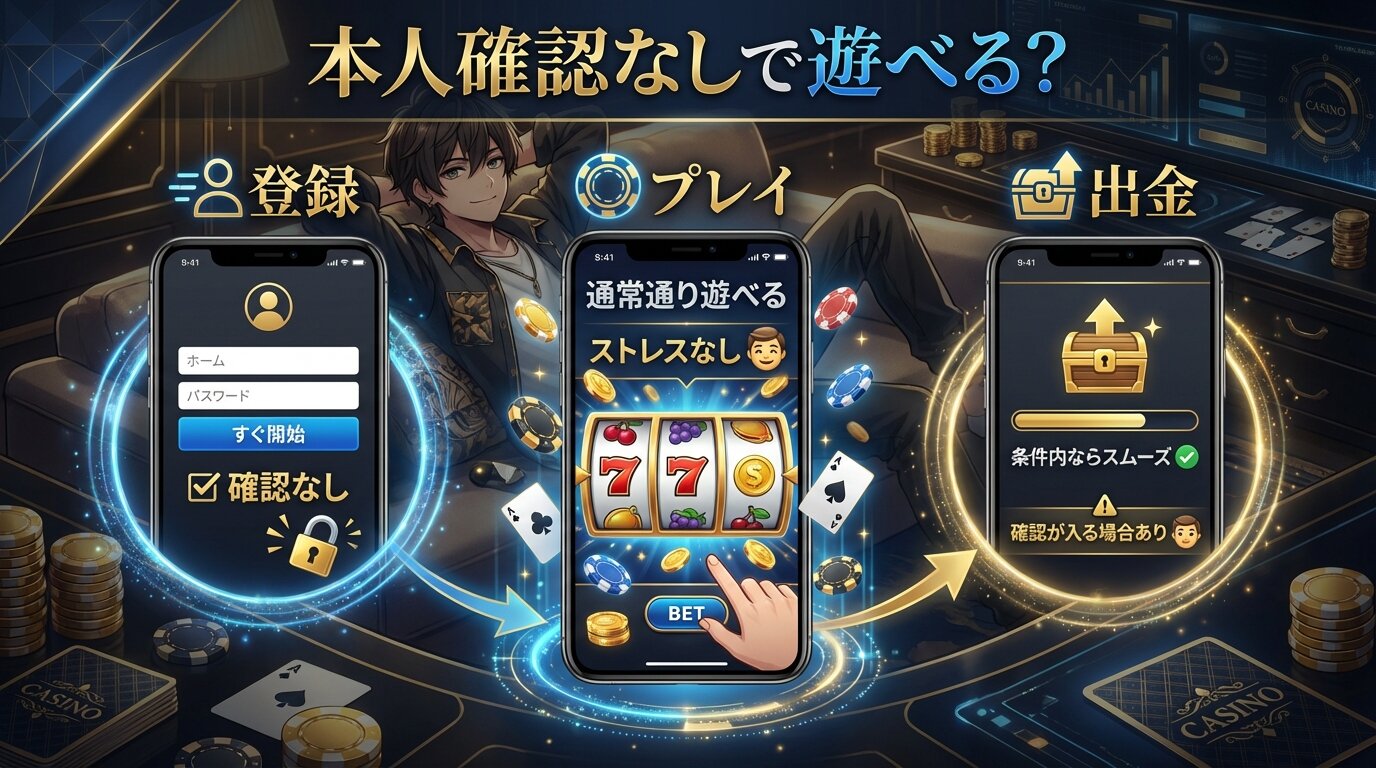Select the パスワード input field
Screen dimensions: 1376x768
(x=268, y=396)
